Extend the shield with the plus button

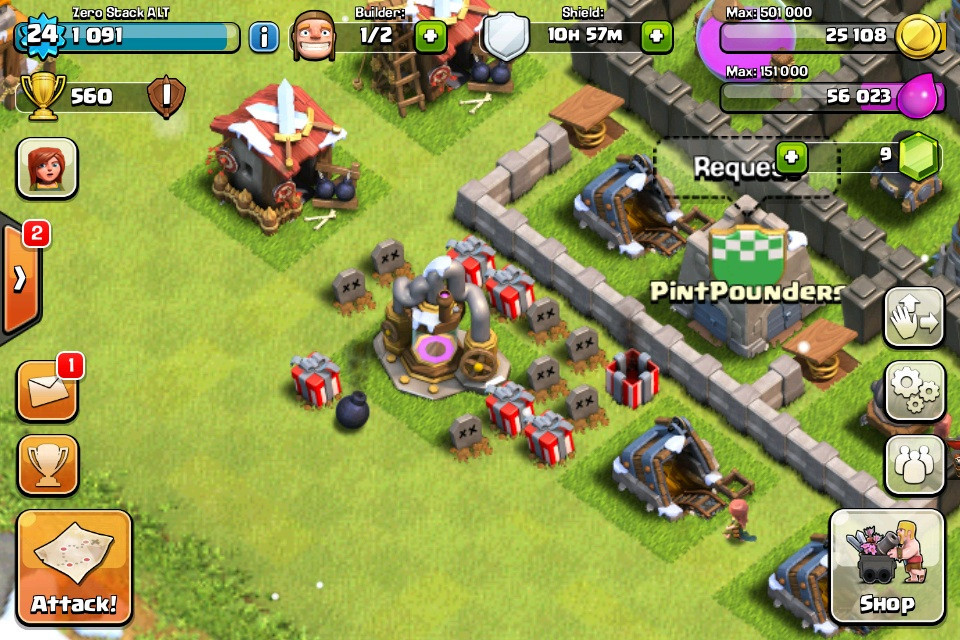(x=656, y=37)
